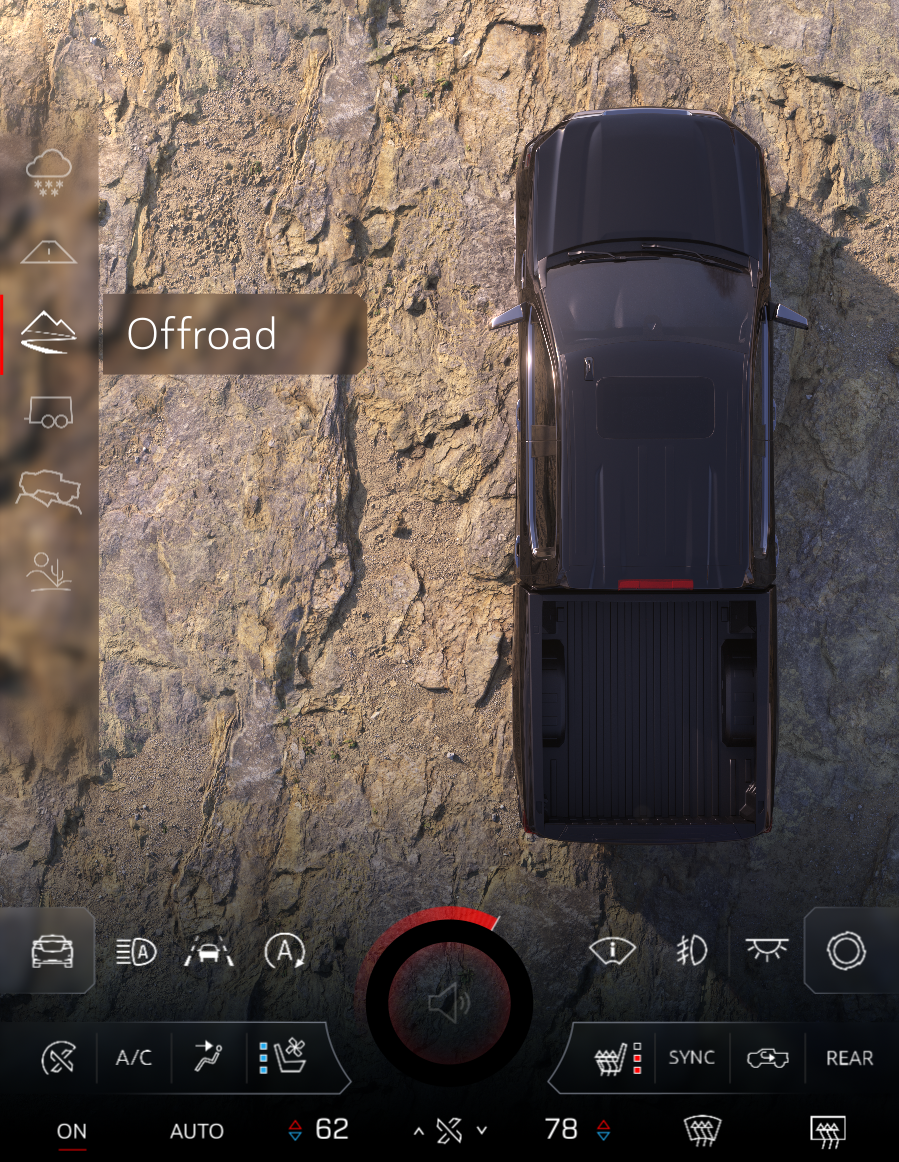
Task: Toggle the interior dome light icon
Action: [x=766, y=952]
